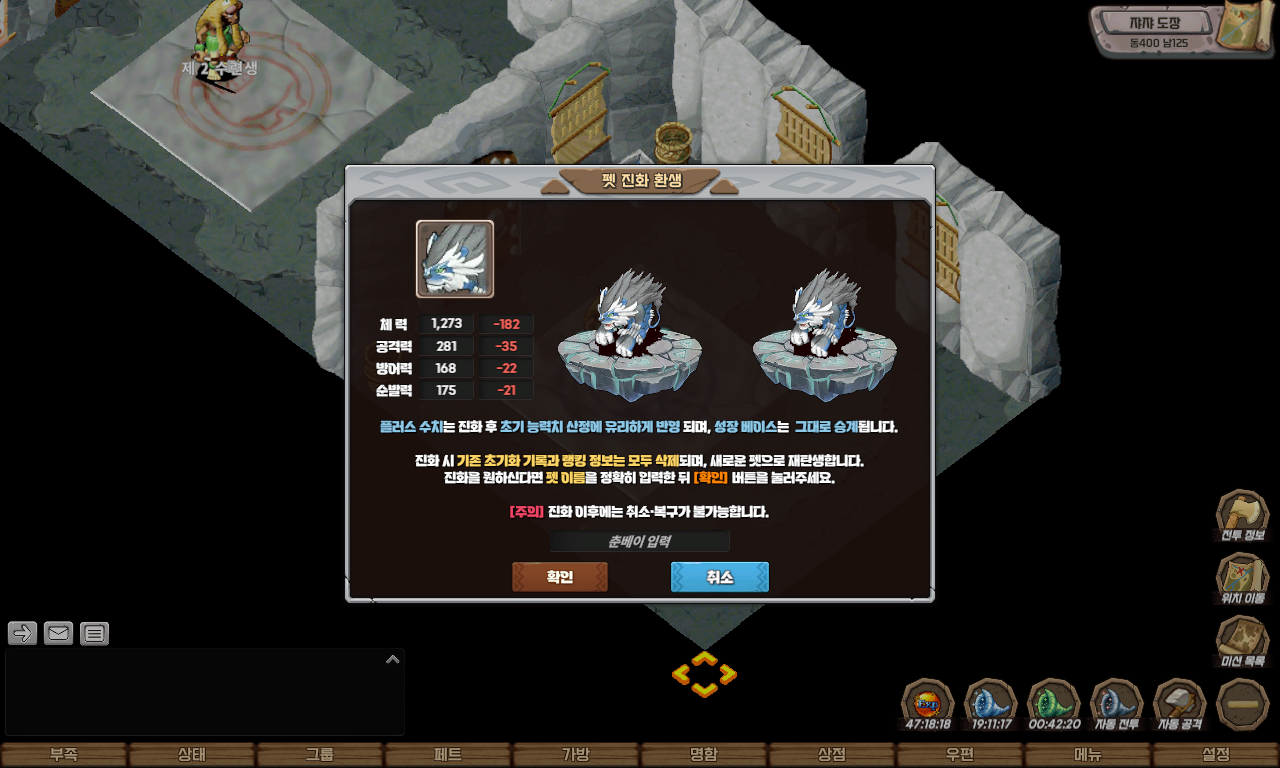Screen dimensions: 1280x768
Task: Click the pet name input field
Action: pos(640,541)
